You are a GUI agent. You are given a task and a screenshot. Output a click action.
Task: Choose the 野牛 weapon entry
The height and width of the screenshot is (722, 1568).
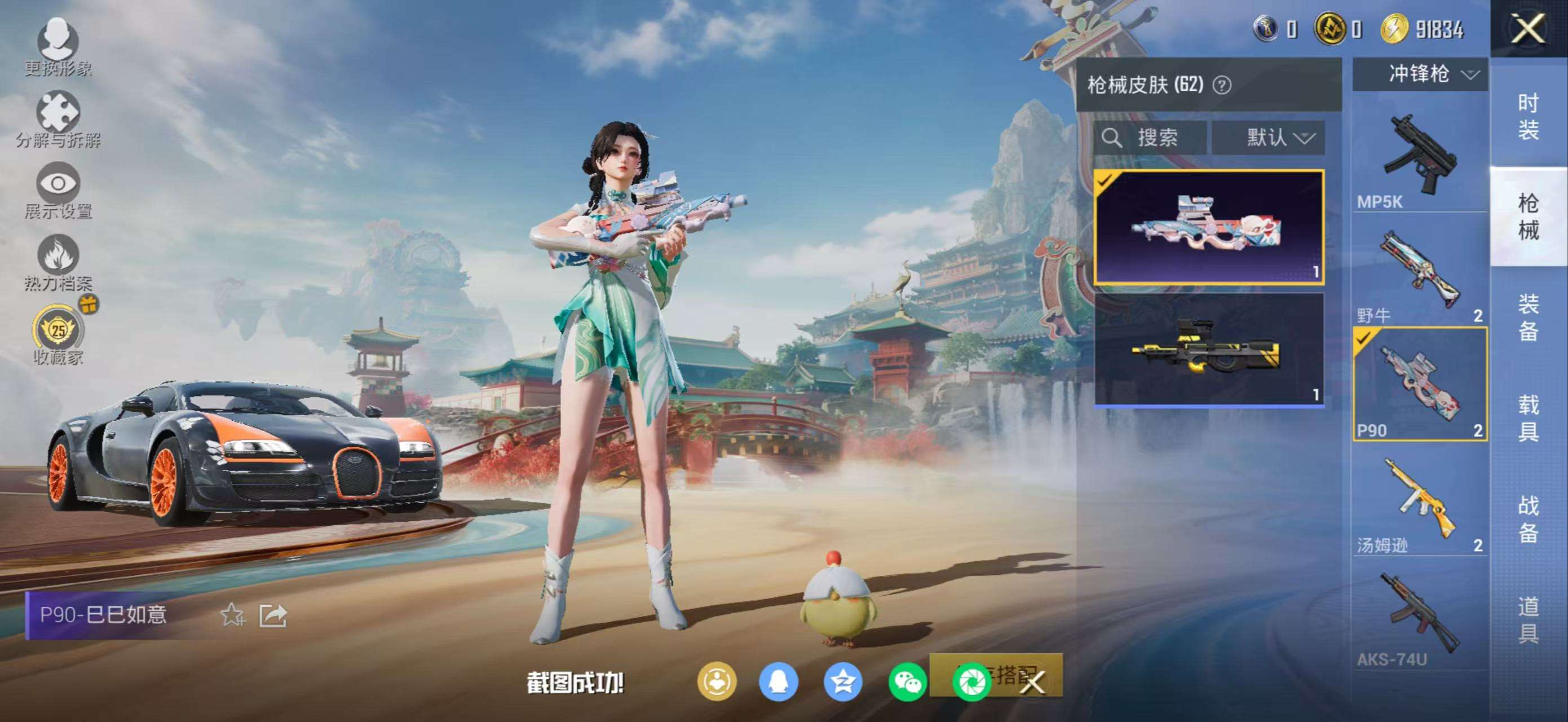click(x=1420, y=273)
